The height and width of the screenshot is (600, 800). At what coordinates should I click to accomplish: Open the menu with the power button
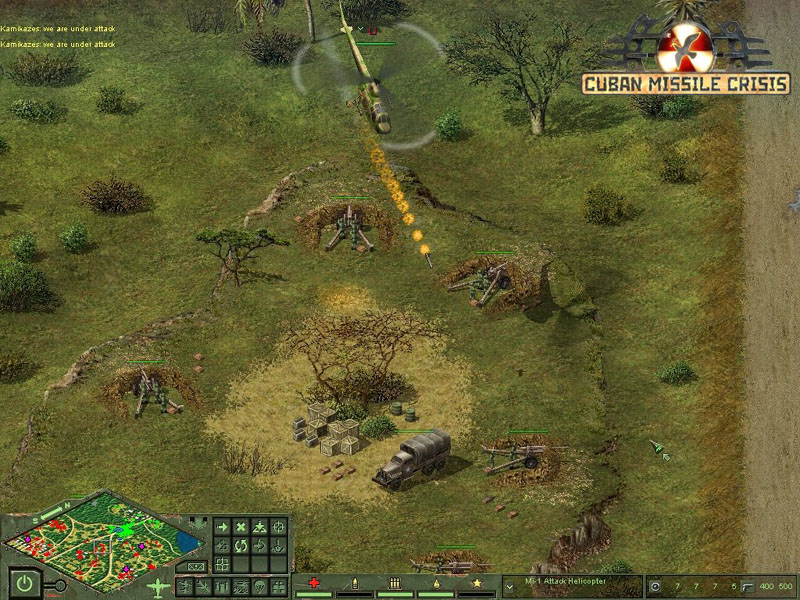click(23, 581)
